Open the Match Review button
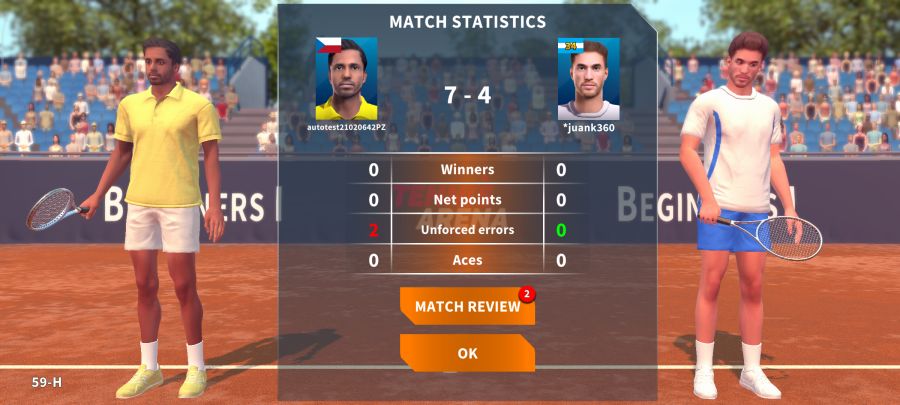The height and width of the screenshot is (405, 900). [467, 306]
